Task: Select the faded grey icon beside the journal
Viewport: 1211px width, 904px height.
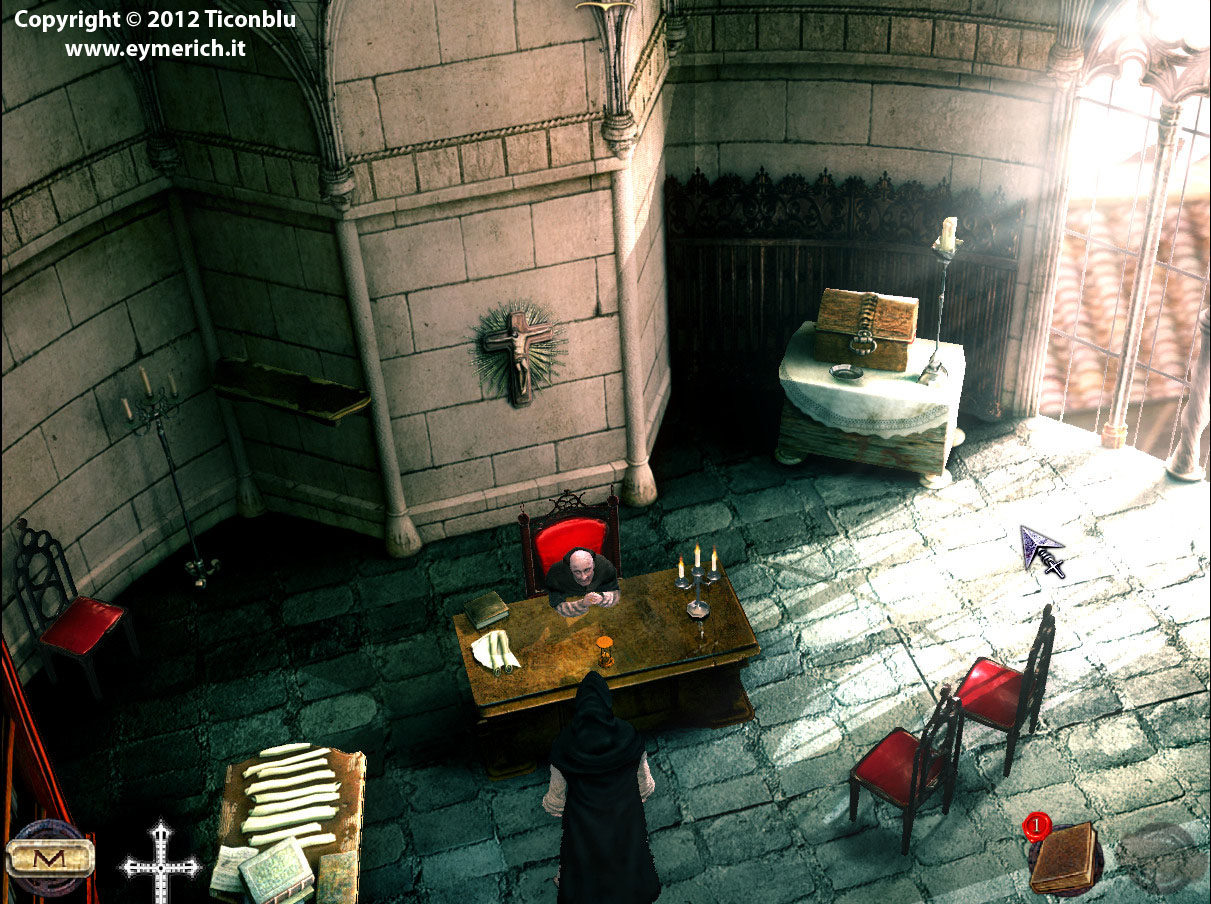Action: point(1158,856)
